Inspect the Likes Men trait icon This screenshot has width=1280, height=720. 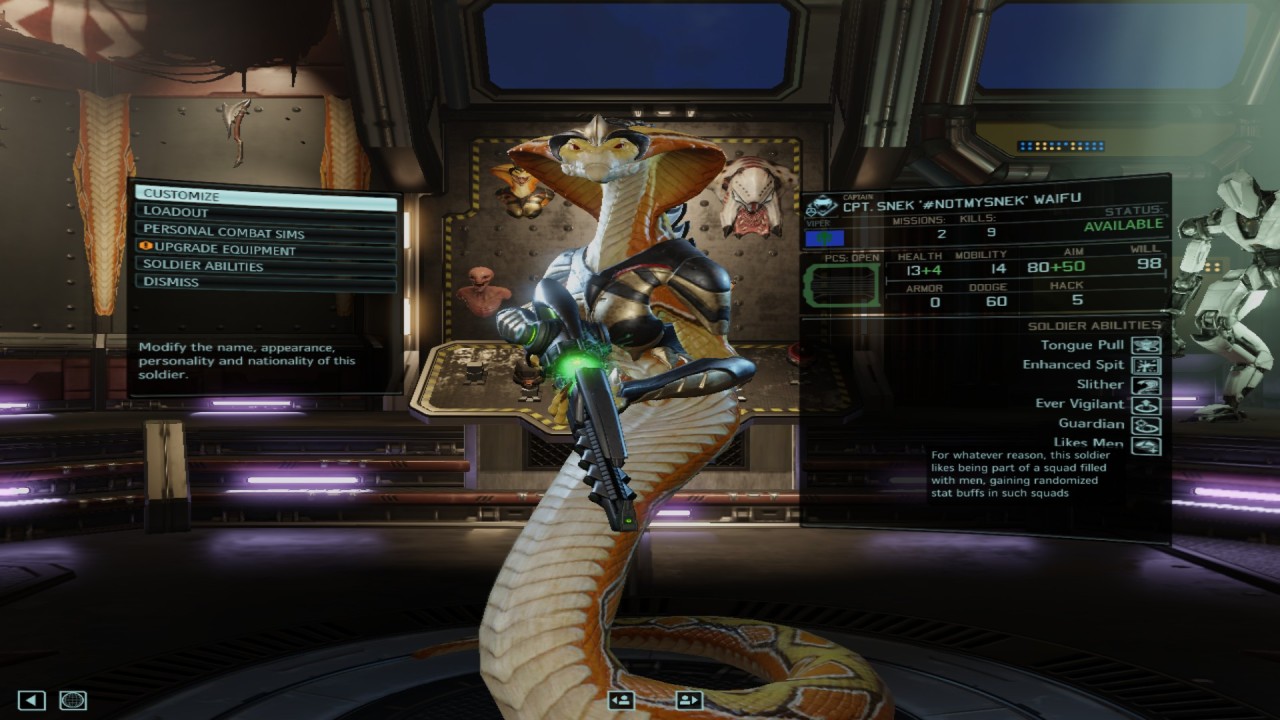coord(1146,444)
